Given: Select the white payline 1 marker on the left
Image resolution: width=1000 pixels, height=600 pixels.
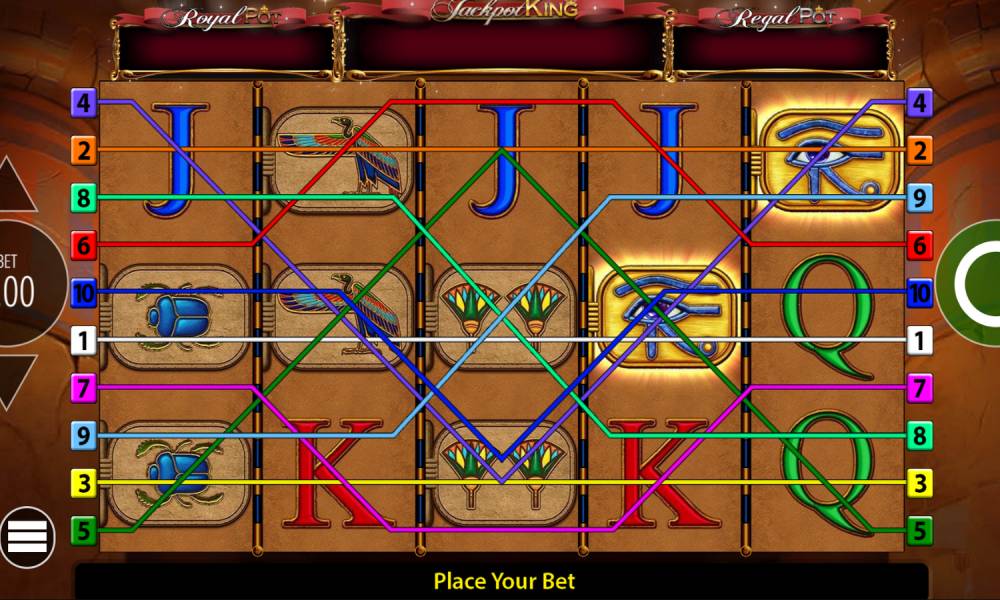Looking at the screenshot, I should 84,342.
